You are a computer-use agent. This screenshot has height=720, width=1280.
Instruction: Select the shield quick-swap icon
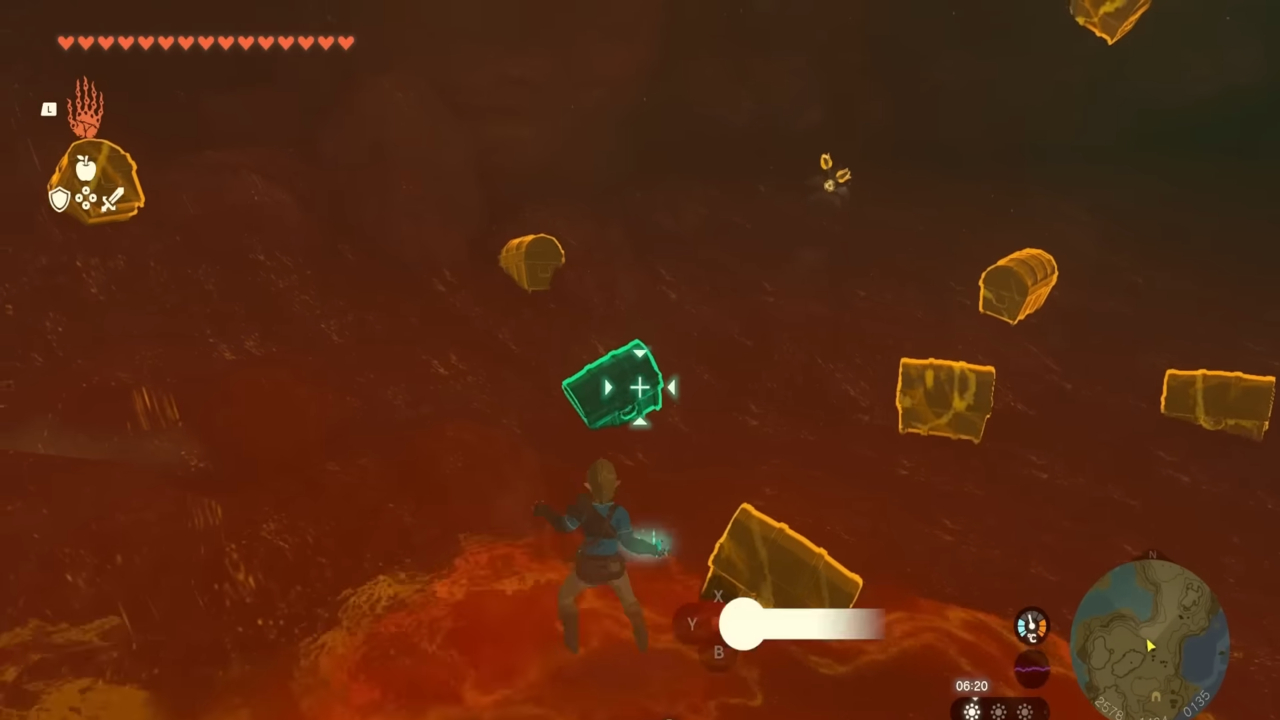click(60, 199)
